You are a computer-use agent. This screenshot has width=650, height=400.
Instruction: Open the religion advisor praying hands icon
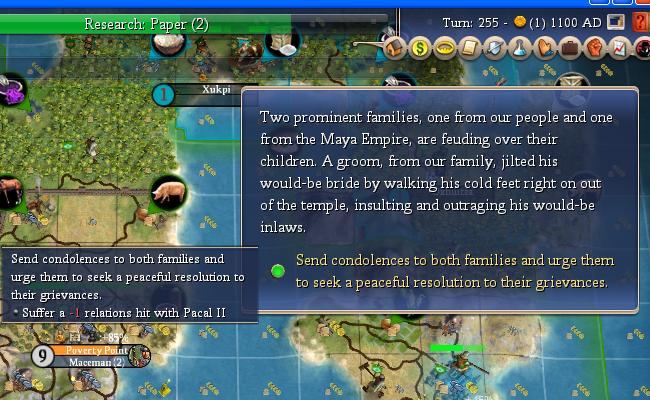pos(545,47)
